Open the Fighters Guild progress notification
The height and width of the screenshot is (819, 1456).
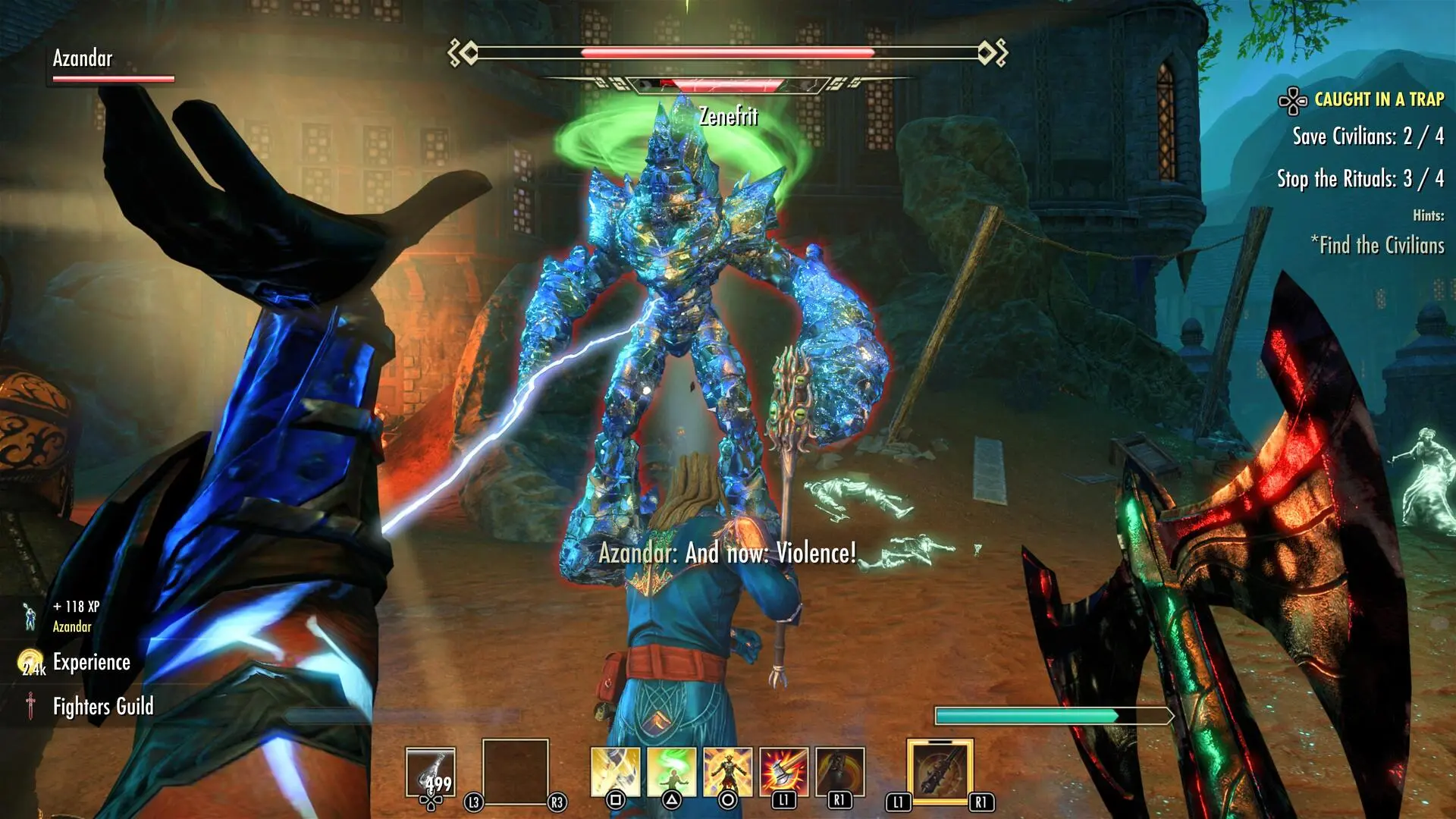(x=102, y=707)
